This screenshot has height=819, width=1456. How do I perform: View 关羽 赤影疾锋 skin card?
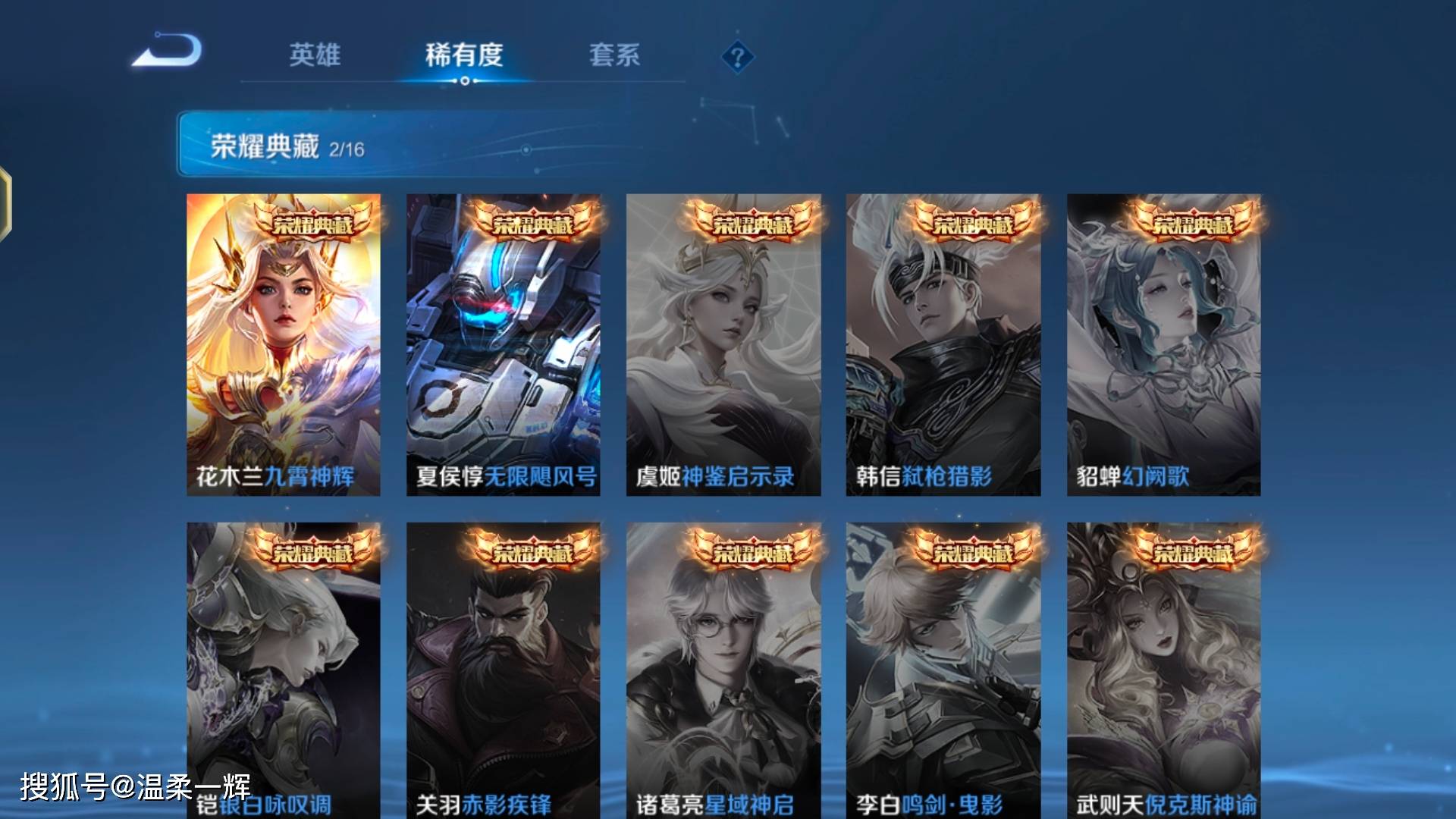[504, 667]
